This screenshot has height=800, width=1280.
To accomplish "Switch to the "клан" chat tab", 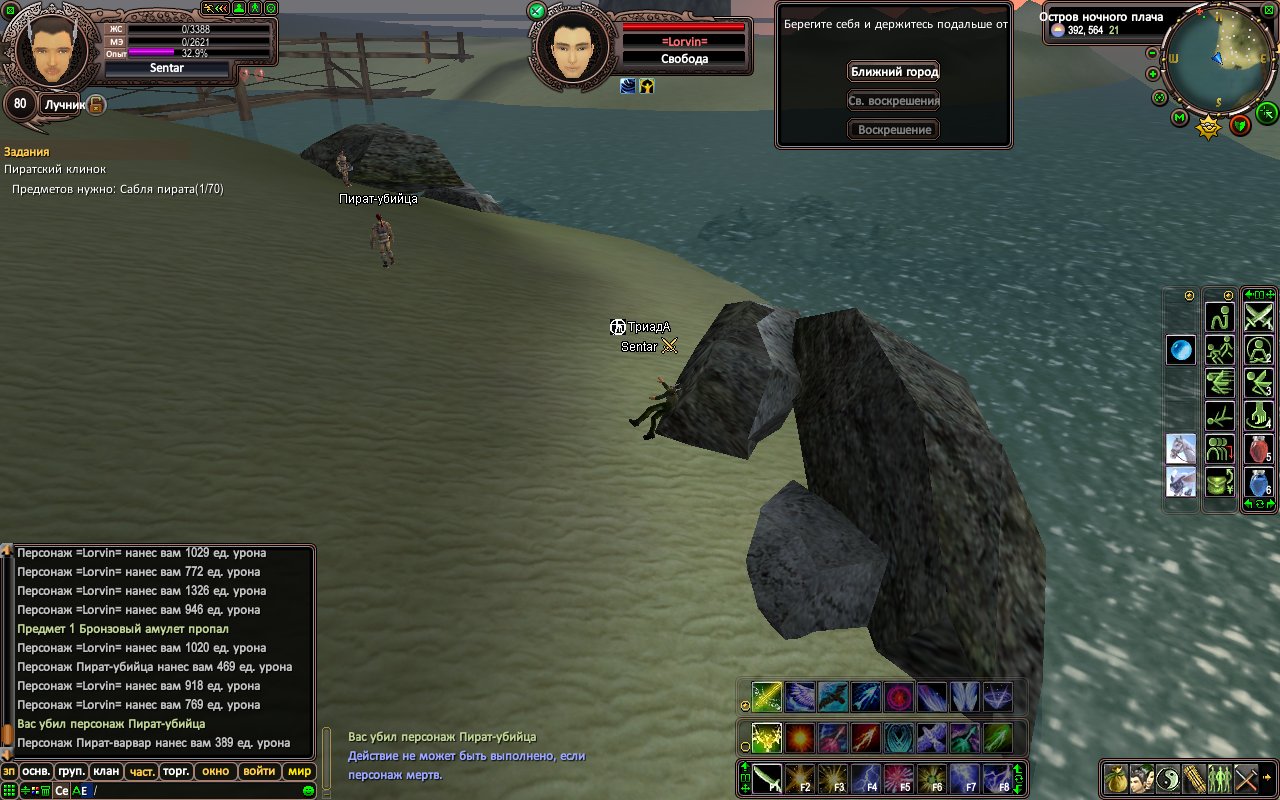I will click(x=105, y=771).
